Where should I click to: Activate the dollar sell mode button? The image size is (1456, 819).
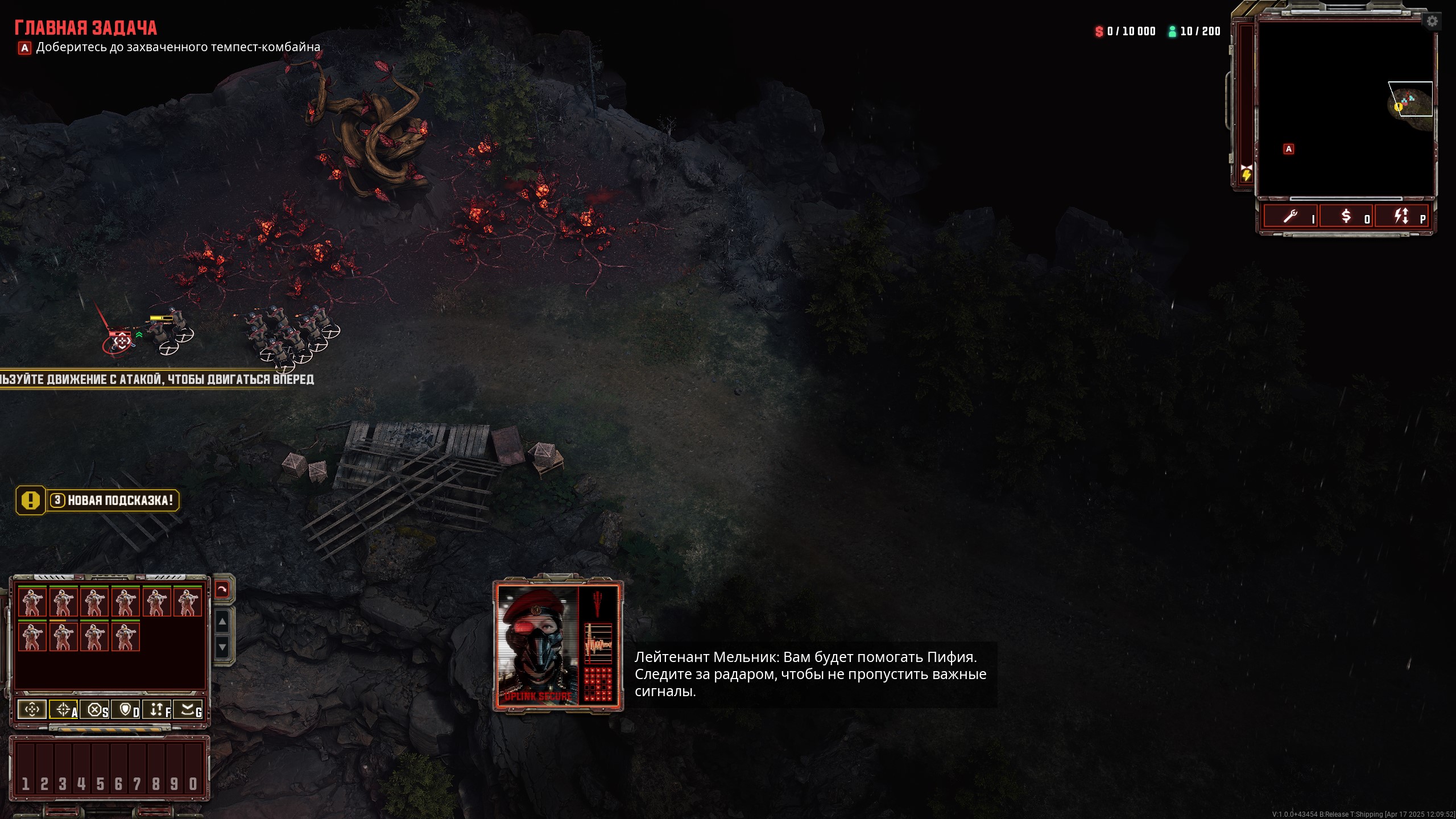[1346, 217]
